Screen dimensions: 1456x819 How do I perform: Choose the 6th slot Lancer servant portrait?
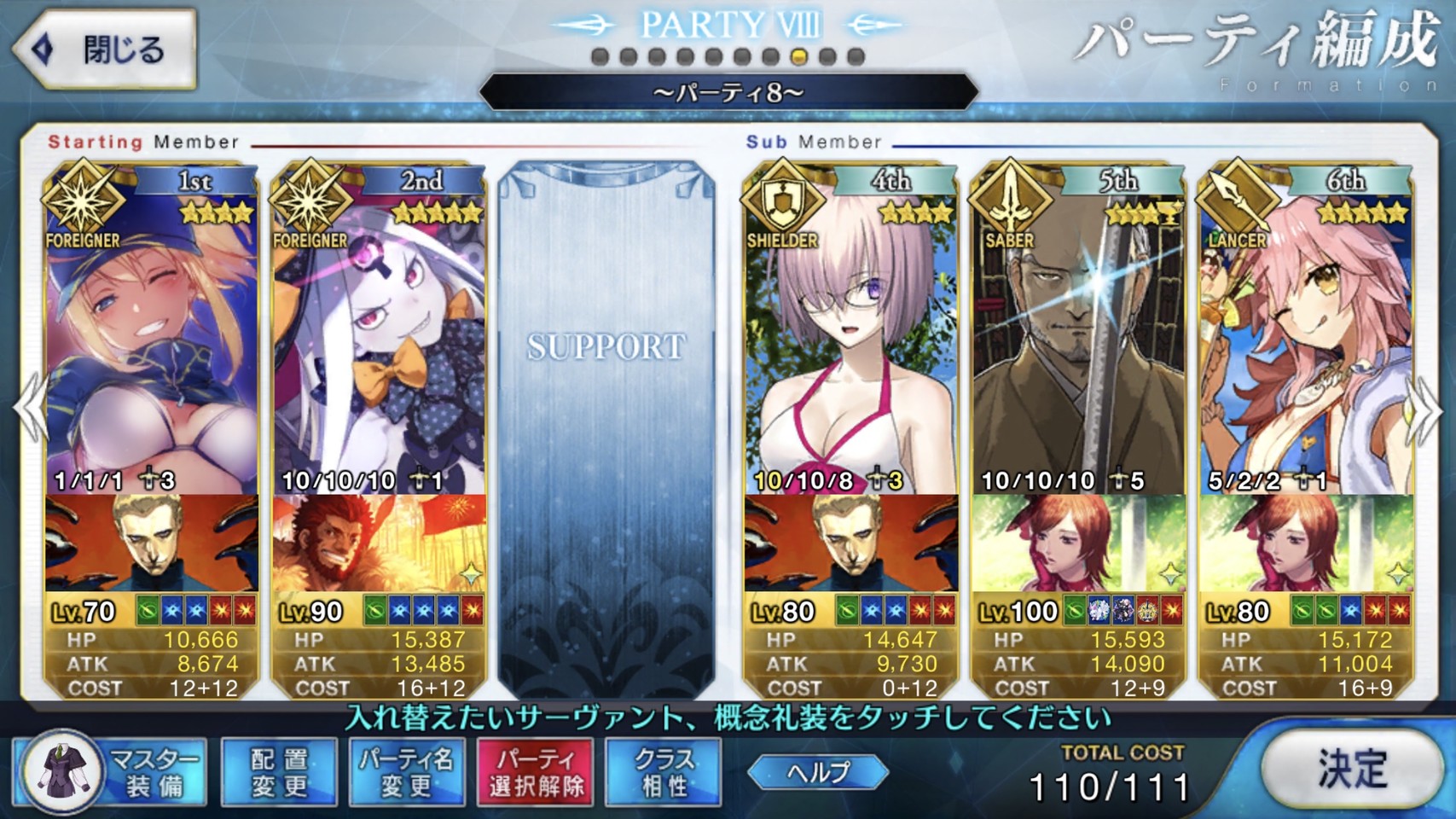click(1306, 341)
